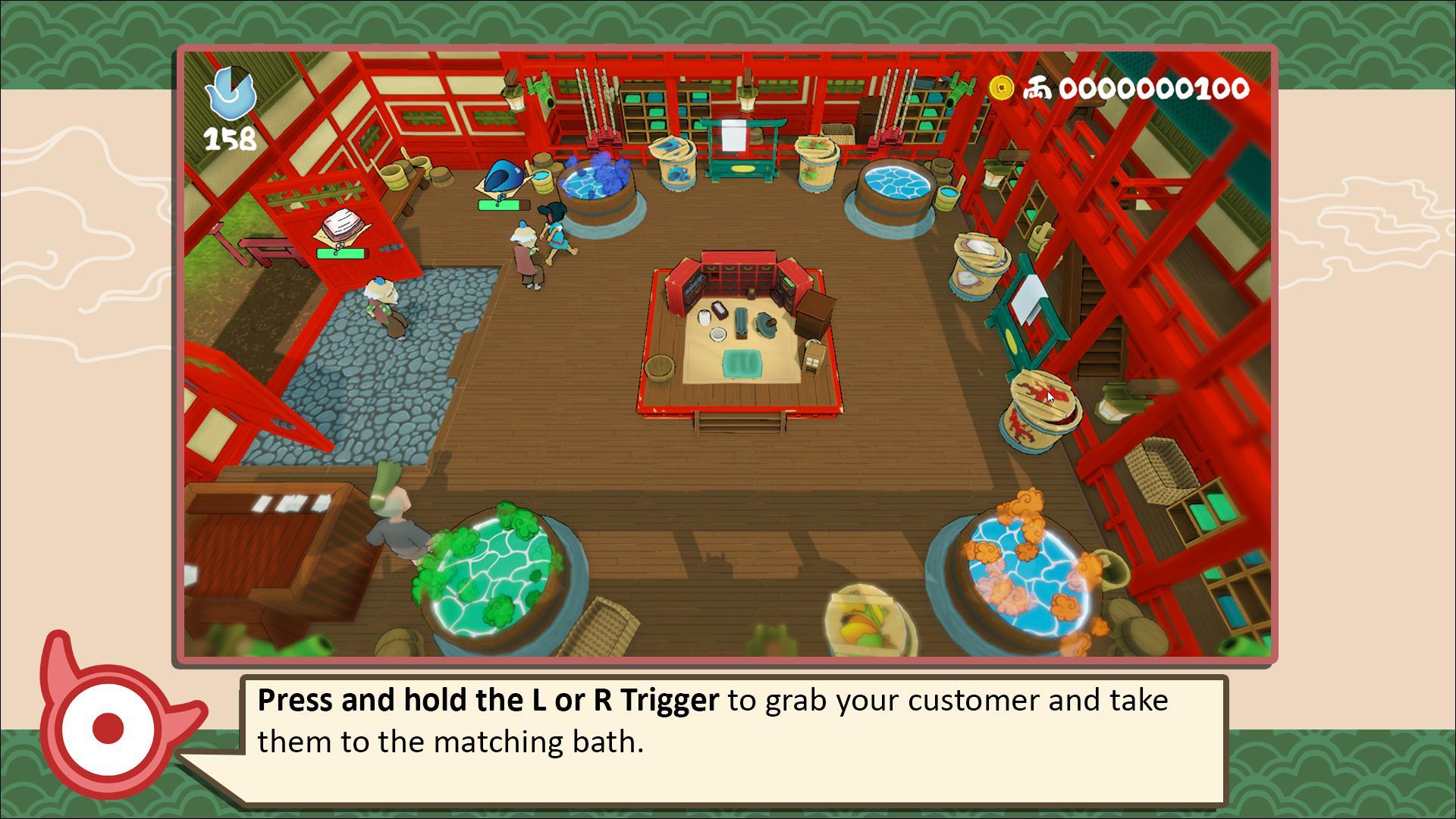
Task: Click the blue customer note near the top bath
Action: click(x=504, y=176)
